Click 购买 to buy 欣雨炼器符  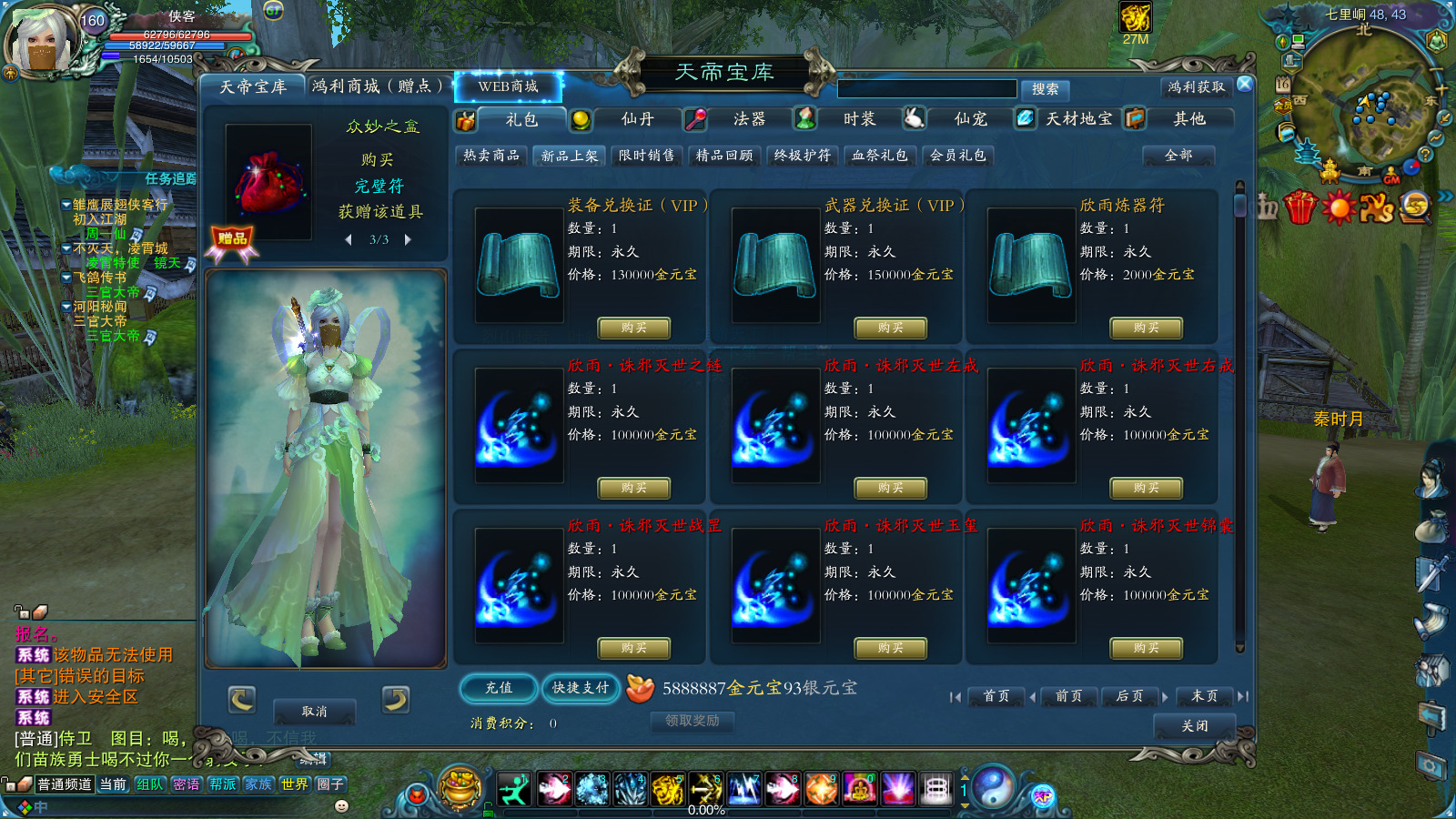point(1146,329)
